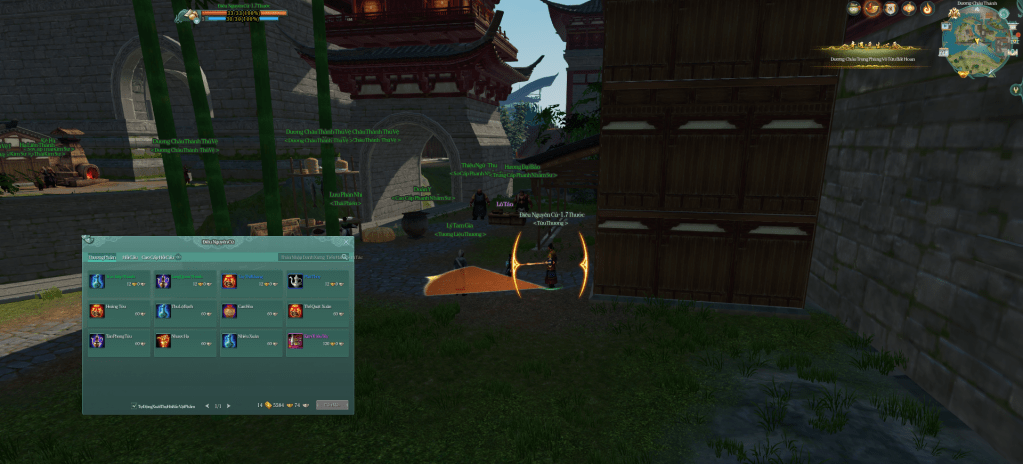Pick the purple-named item priced 320
The height and width of the screenshot is (464, 1023).
coord(316,341)
